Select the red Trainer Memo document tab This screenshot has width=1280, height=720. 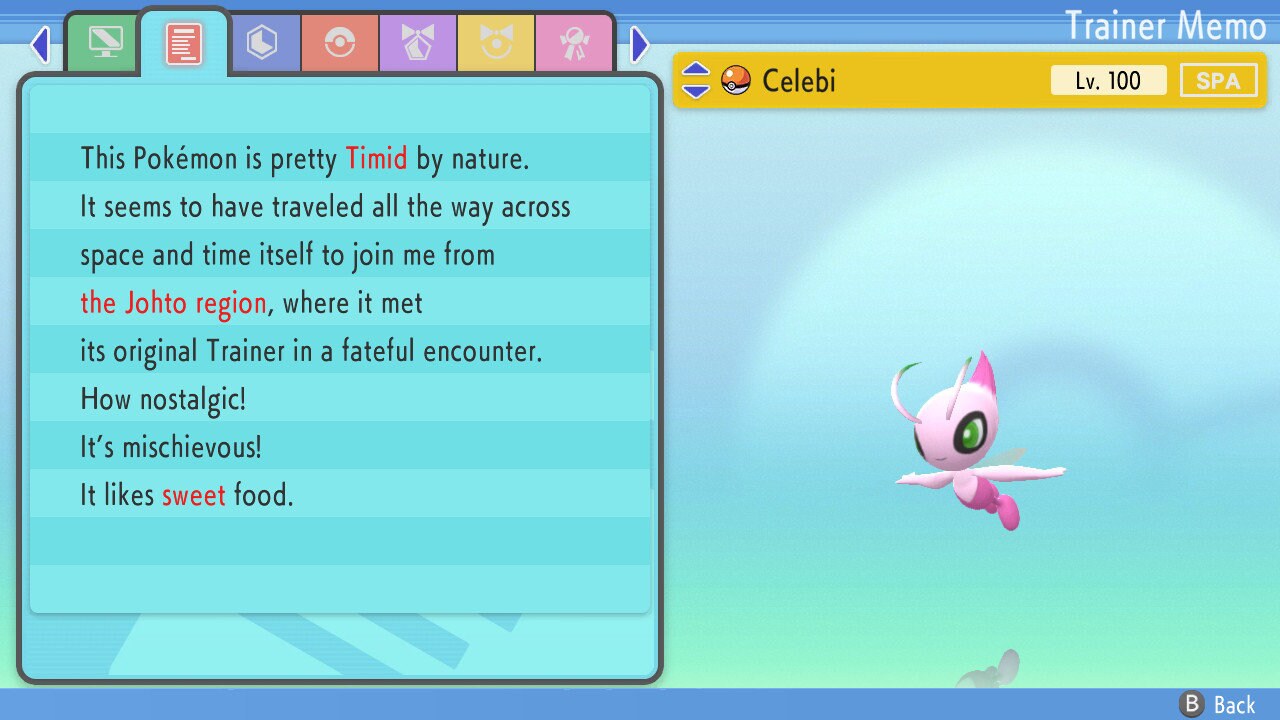click(183, 43)
